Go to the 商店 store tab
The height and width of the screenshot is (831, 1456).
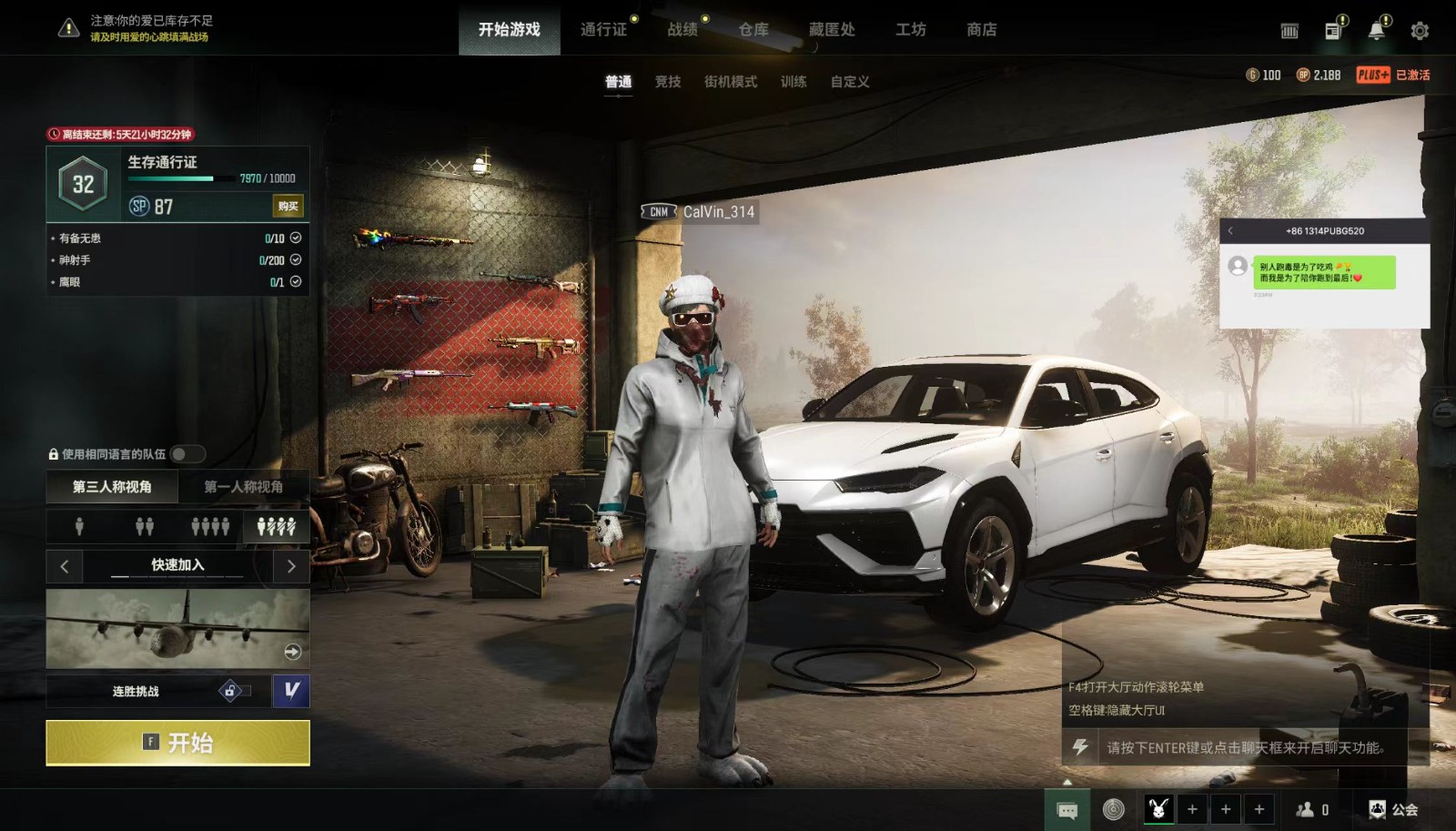pos(981,30)
